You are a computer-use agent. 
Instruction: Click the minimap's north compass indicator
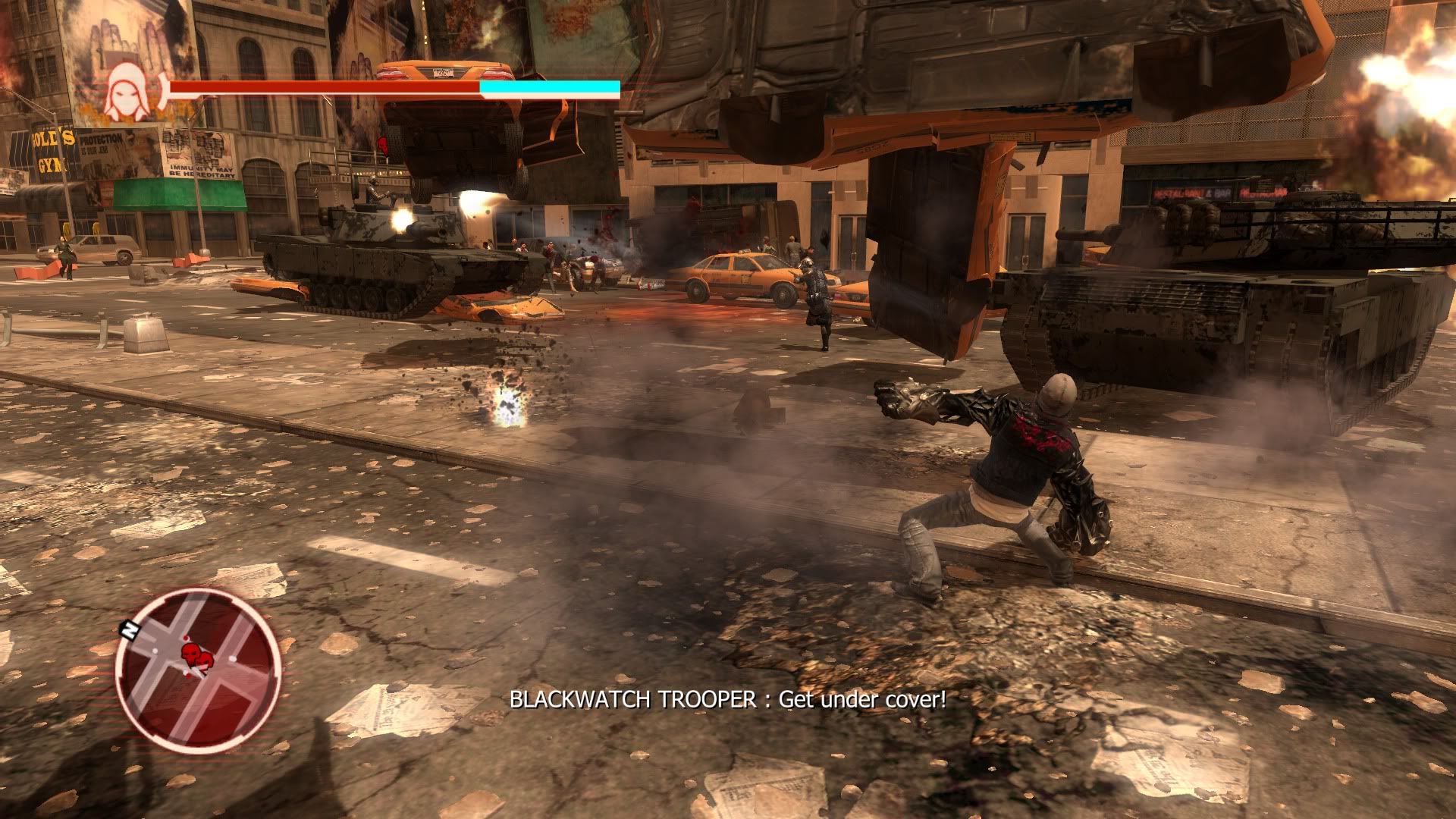[130, 629]
